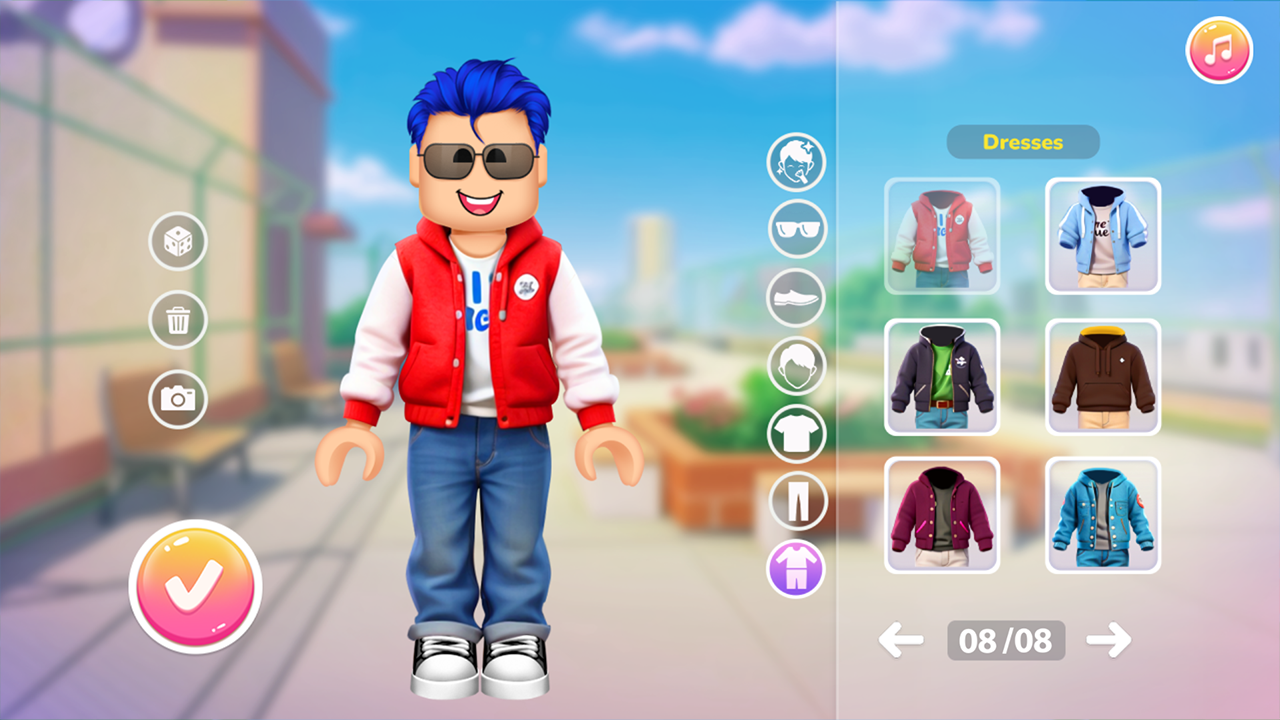This screenshot has height=720, width=1280.
Task: Select the blue hoodie outfit thumbnail
Action: point(1102,236)
